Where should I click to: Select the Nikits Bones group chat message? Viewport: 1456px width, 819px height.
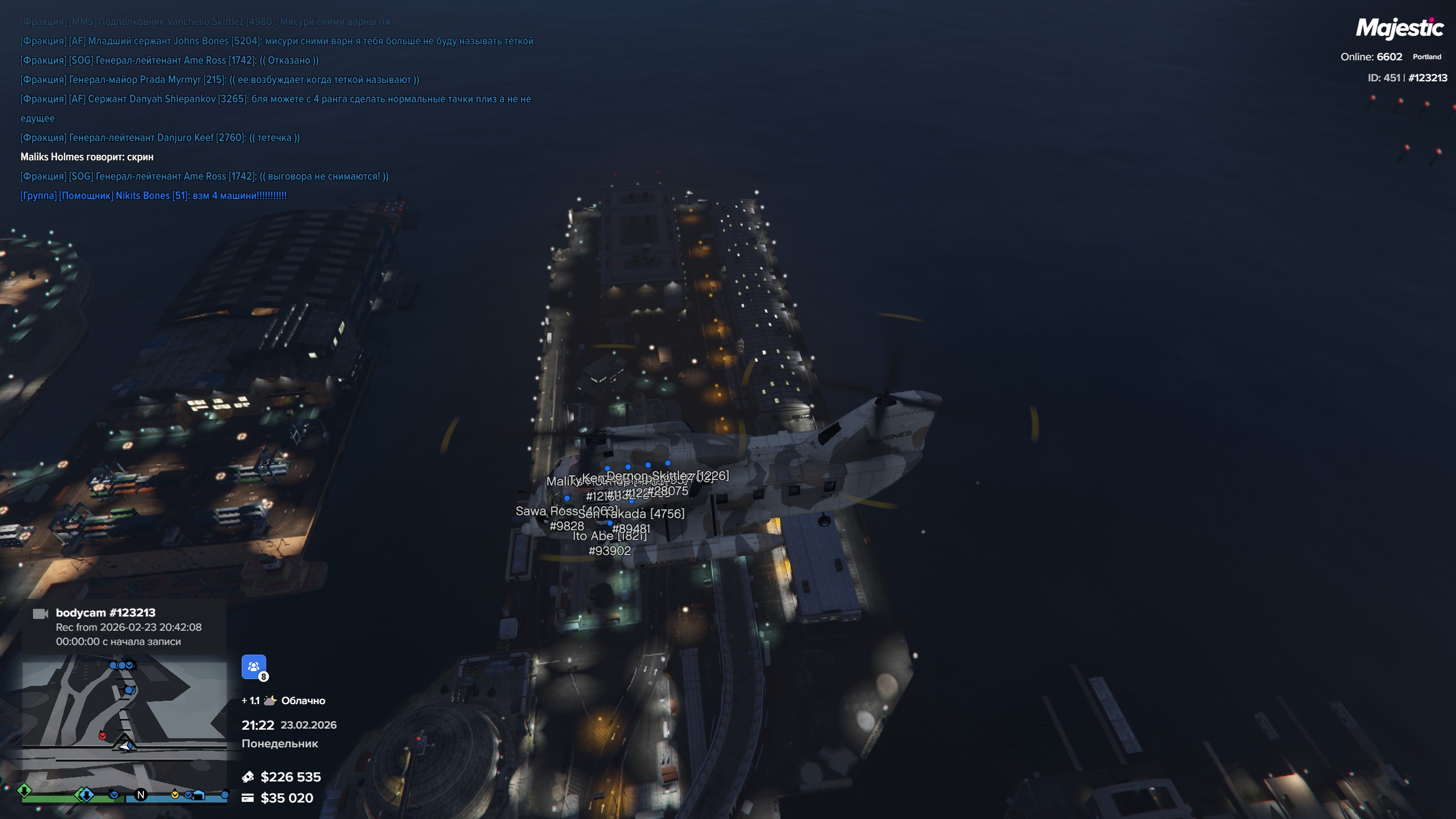click(154, 196)
